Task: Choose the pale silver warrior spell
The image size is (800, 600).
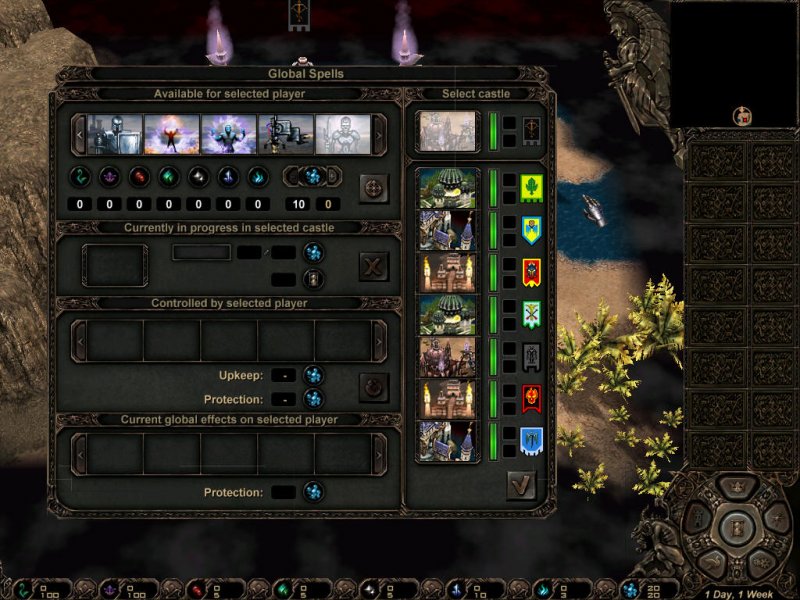Action: click(343, 135)
